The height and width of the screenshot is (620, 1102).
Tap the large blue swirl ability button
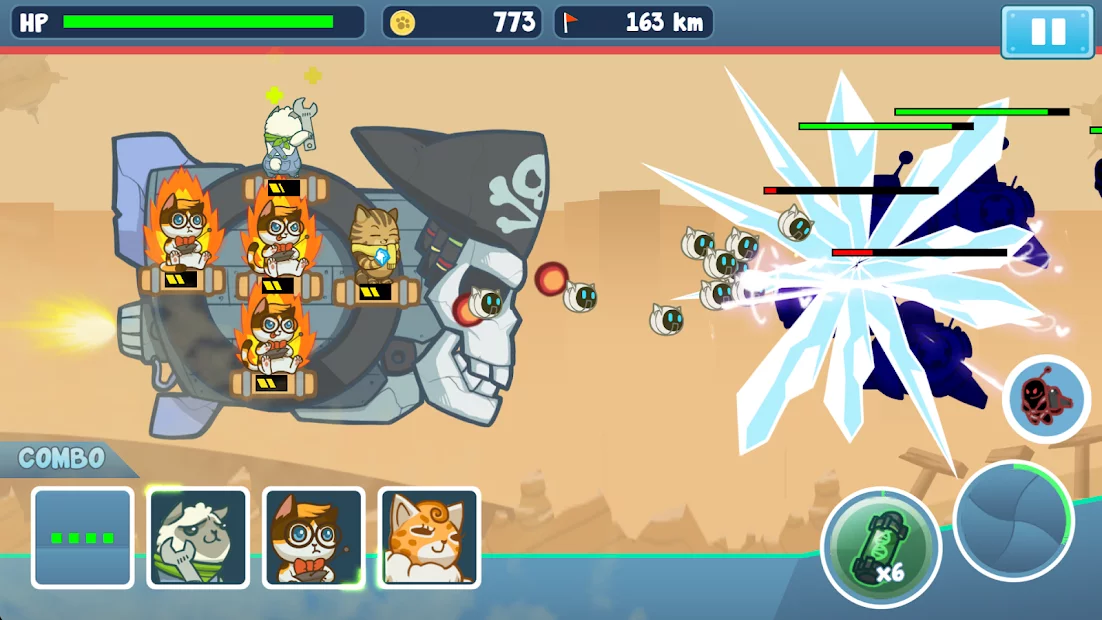click(x=1013, y=520)
